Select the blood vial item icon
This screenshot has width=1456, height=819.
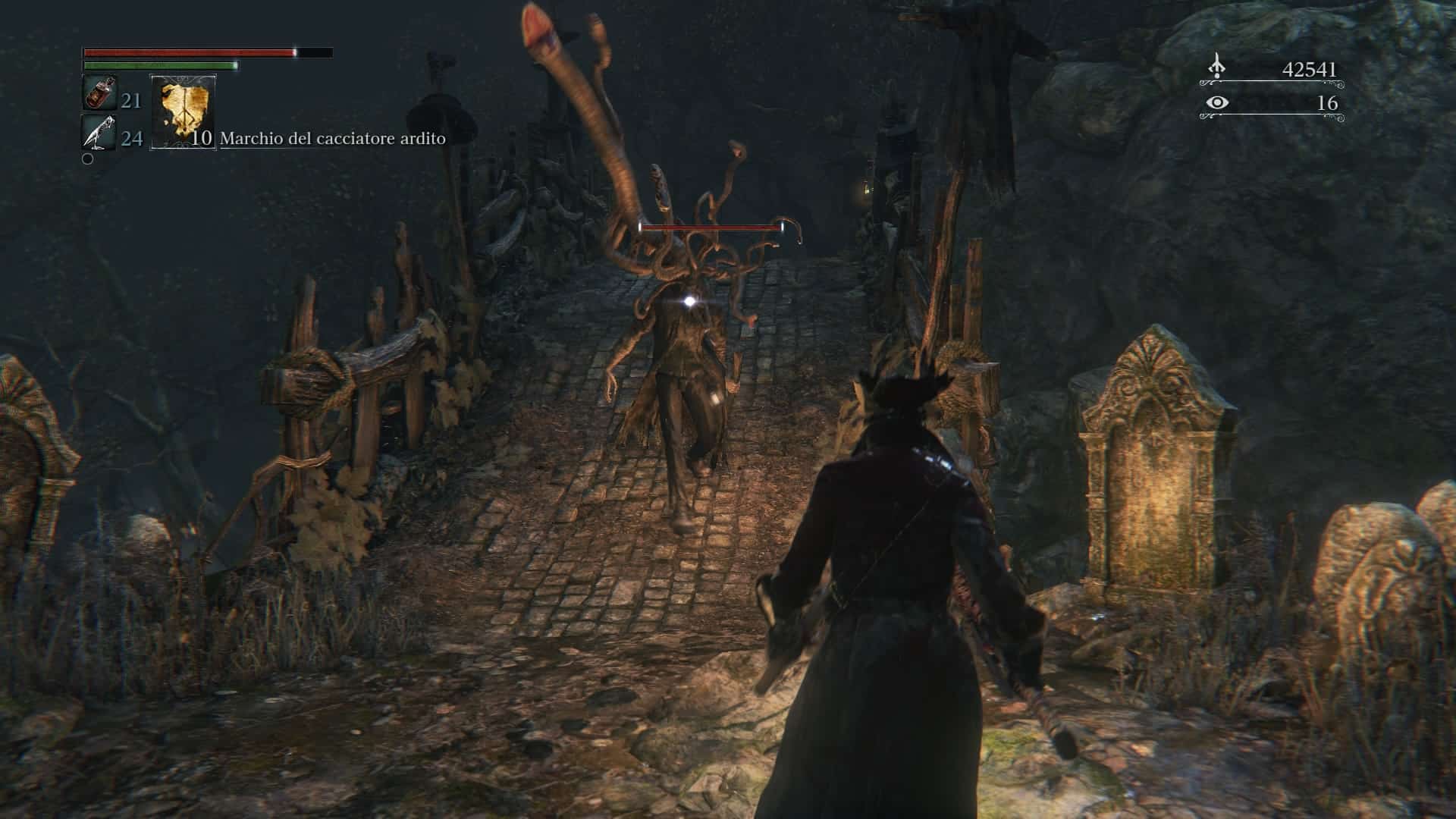point(99,93)
